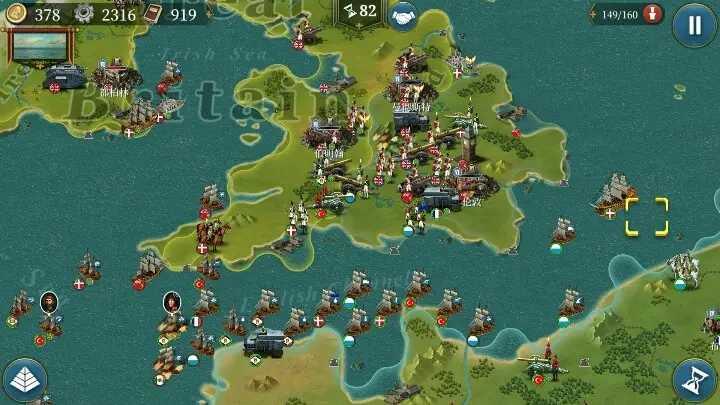Pause the game with the pause button

click(x=693, y=24)
